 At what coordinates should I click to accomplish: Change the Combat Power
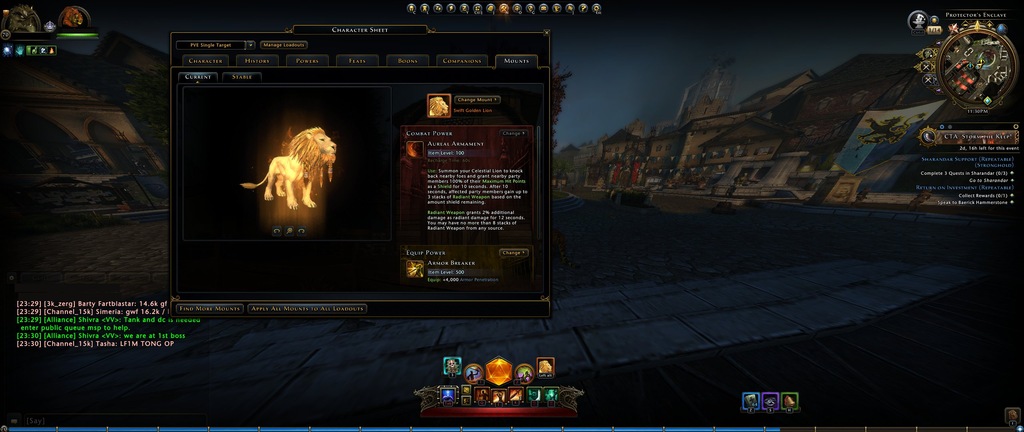[x=513, y=132]
